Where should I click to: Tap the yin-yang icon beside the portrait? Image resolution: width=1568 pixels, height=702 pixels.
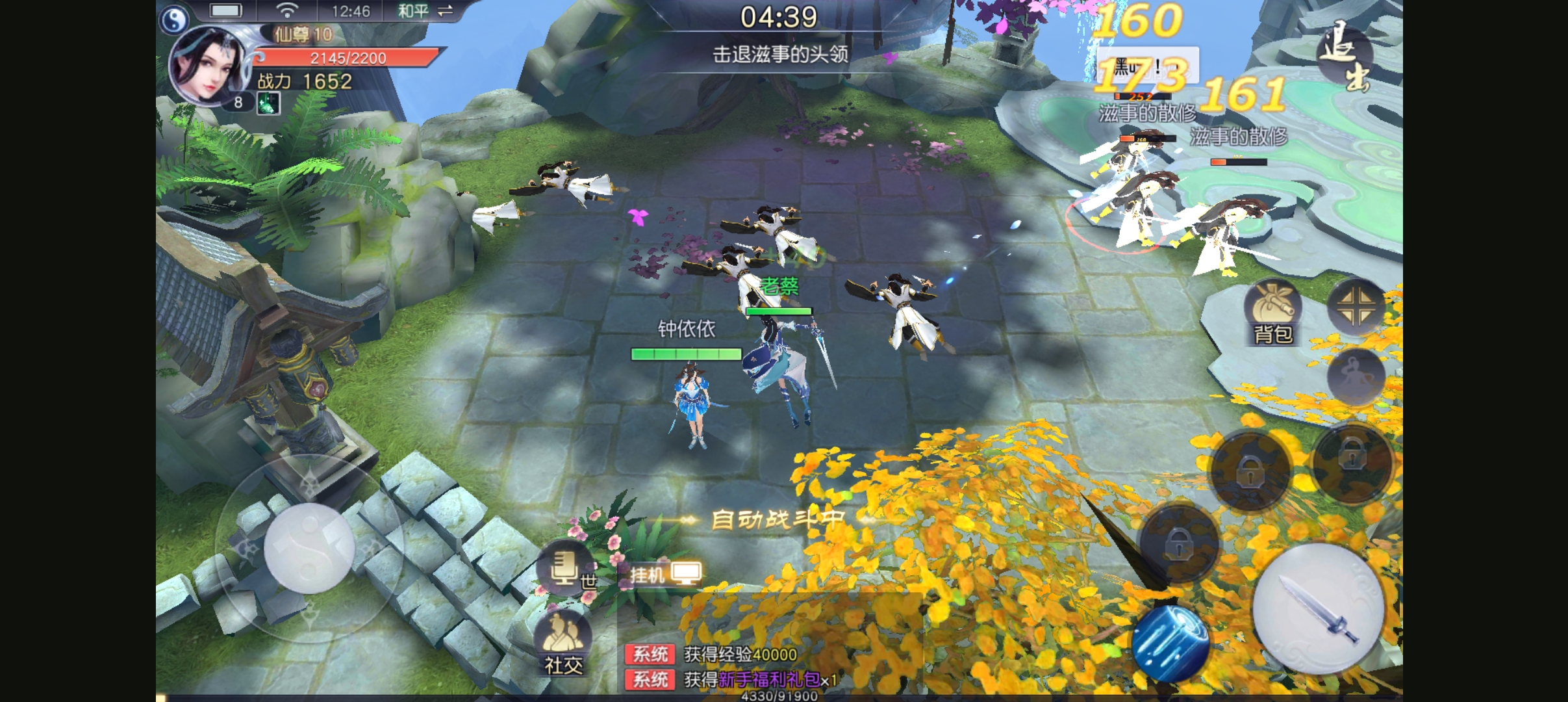(173, 21)
